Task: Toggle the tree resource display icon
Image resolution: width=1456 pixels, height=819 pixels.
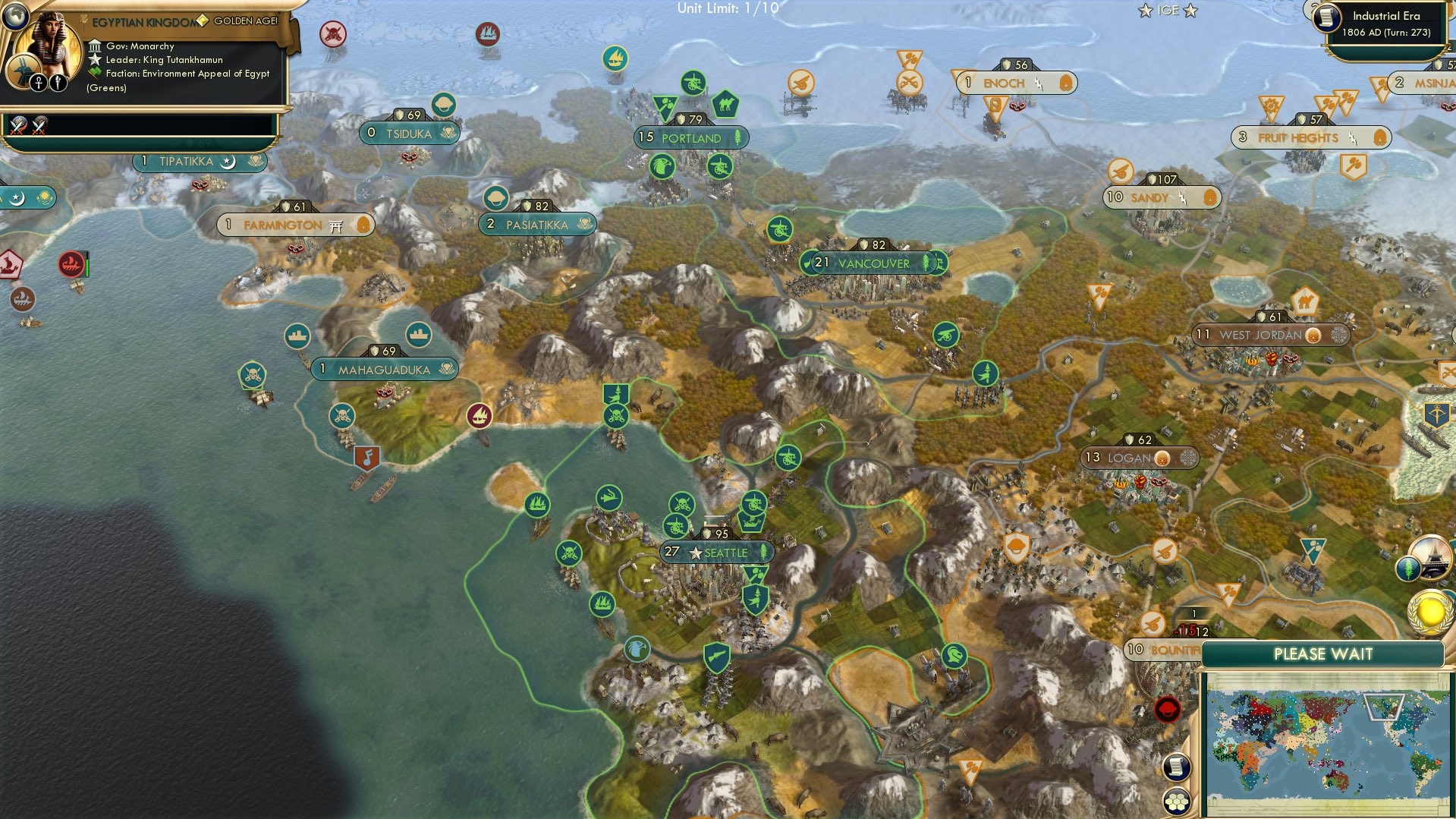Action: [1408, 569]
